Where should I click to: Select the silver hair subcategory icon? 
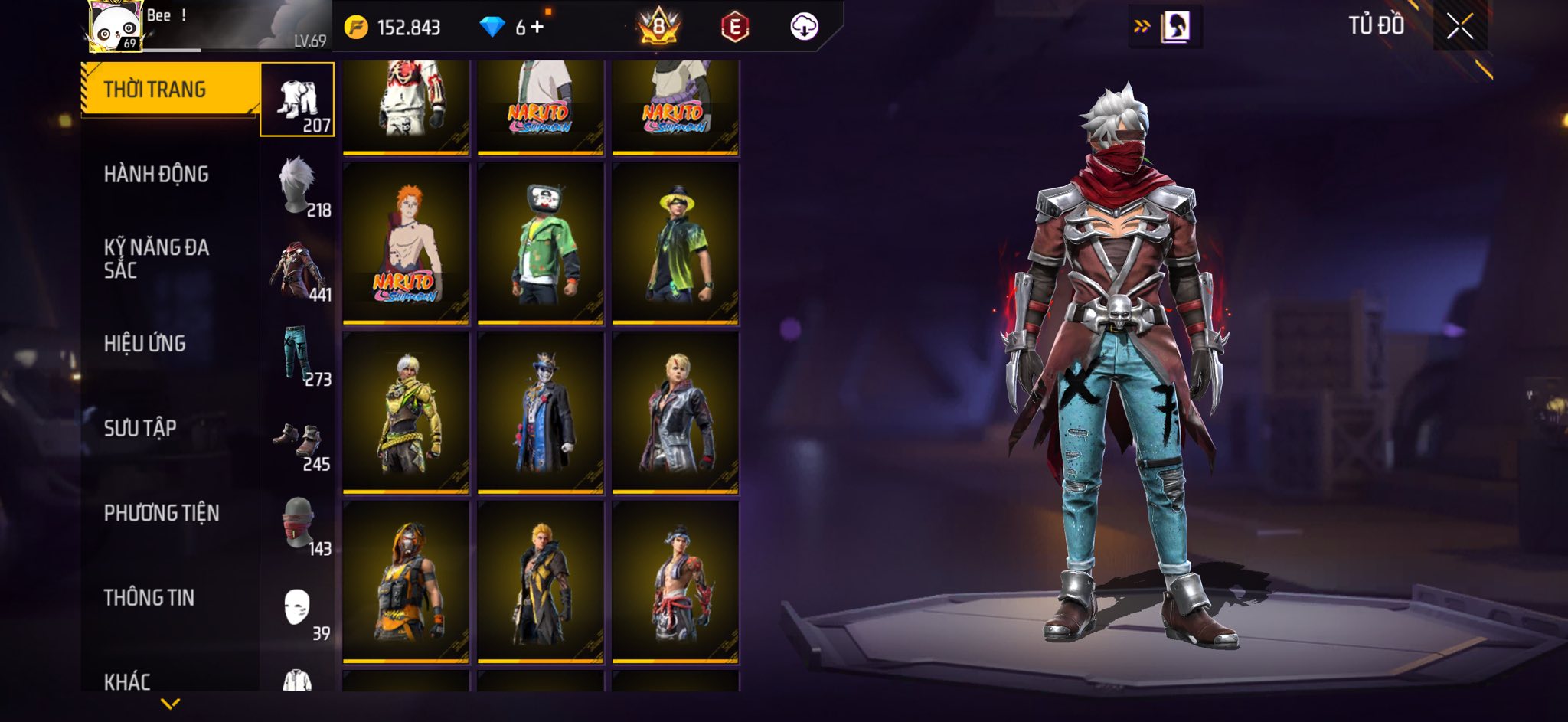coord(297,185)
